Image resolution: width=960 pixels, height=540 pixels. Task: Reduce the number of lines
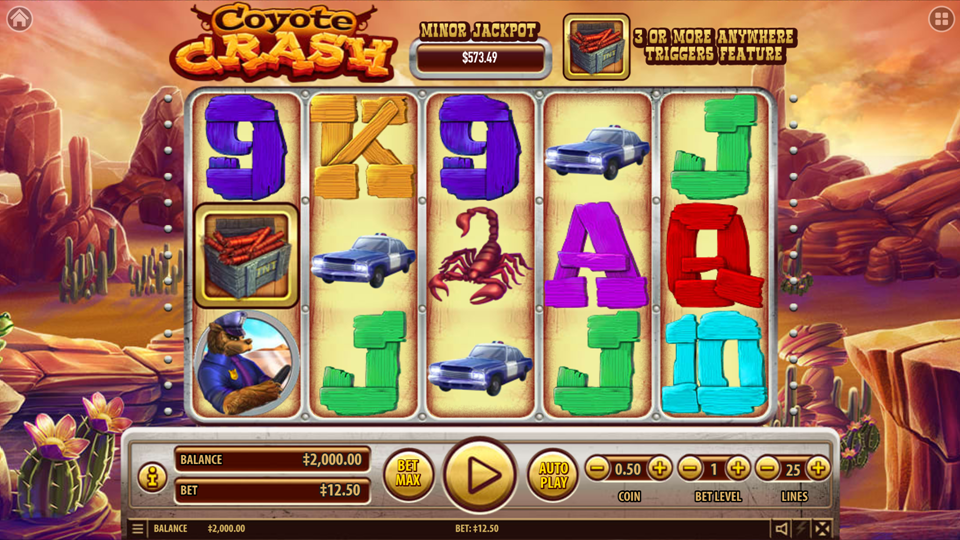768,468
